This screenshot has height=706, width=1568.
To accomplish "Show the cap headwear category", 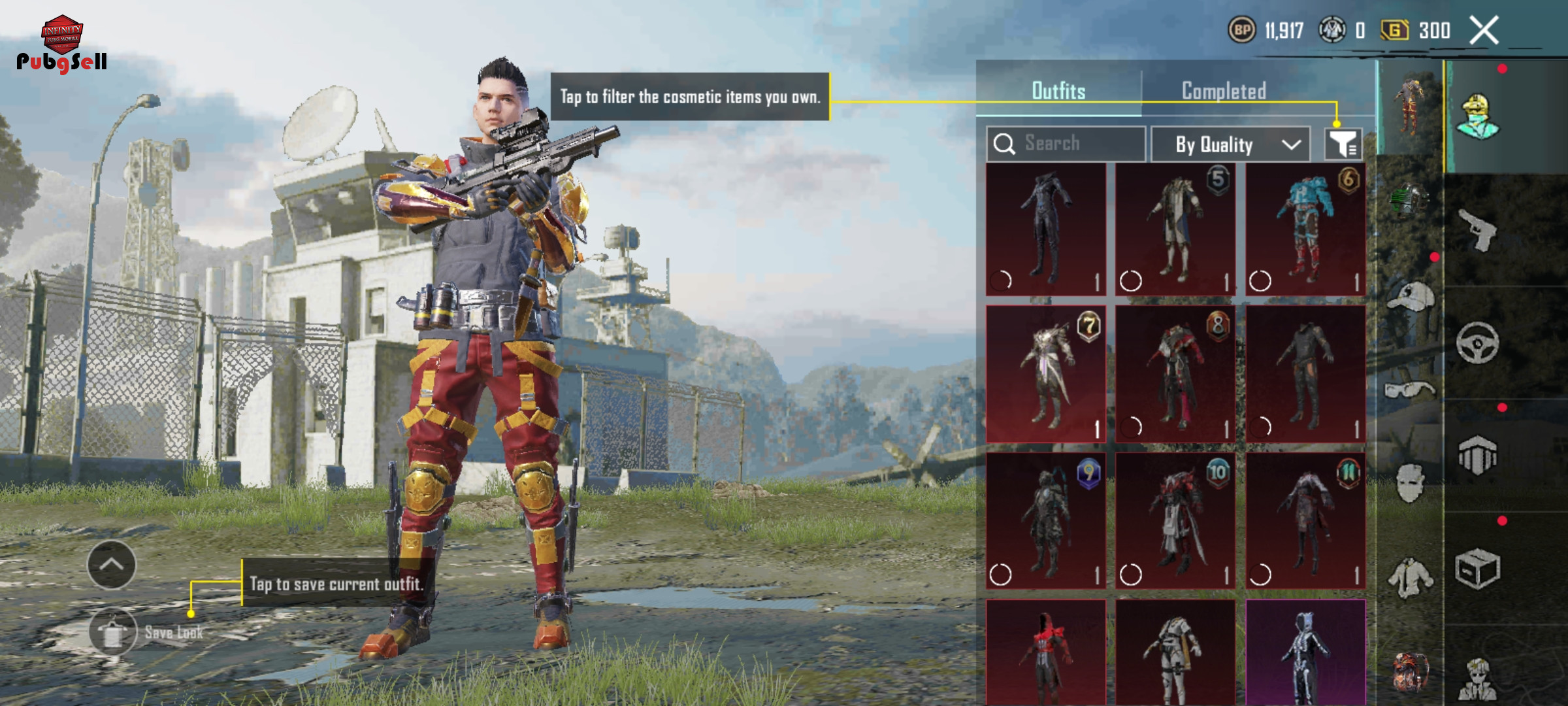I will point(1410,297).
